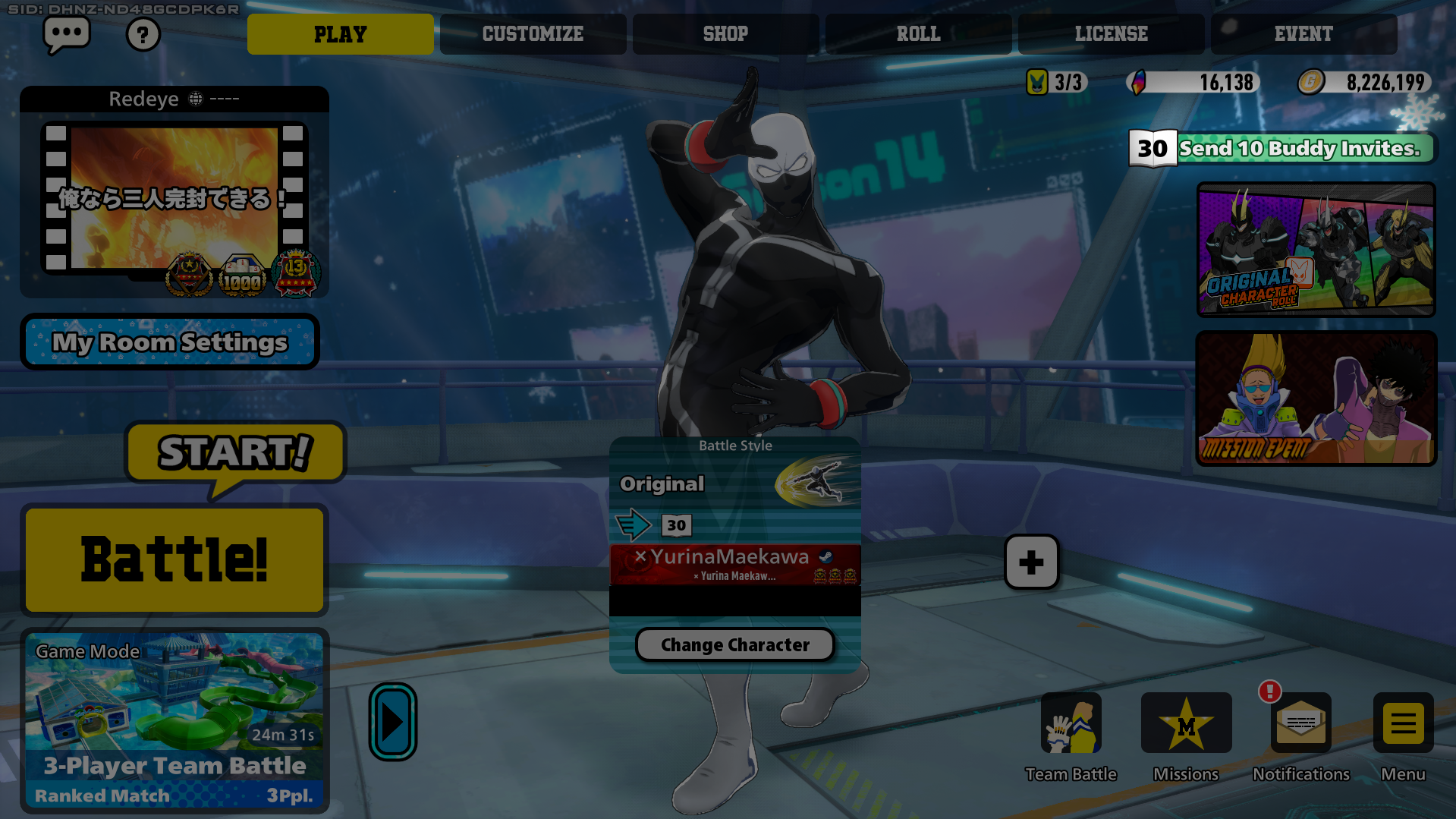Open My Room Settings
The width and height of the screenshot is (1456, 819).
(170, 342)
